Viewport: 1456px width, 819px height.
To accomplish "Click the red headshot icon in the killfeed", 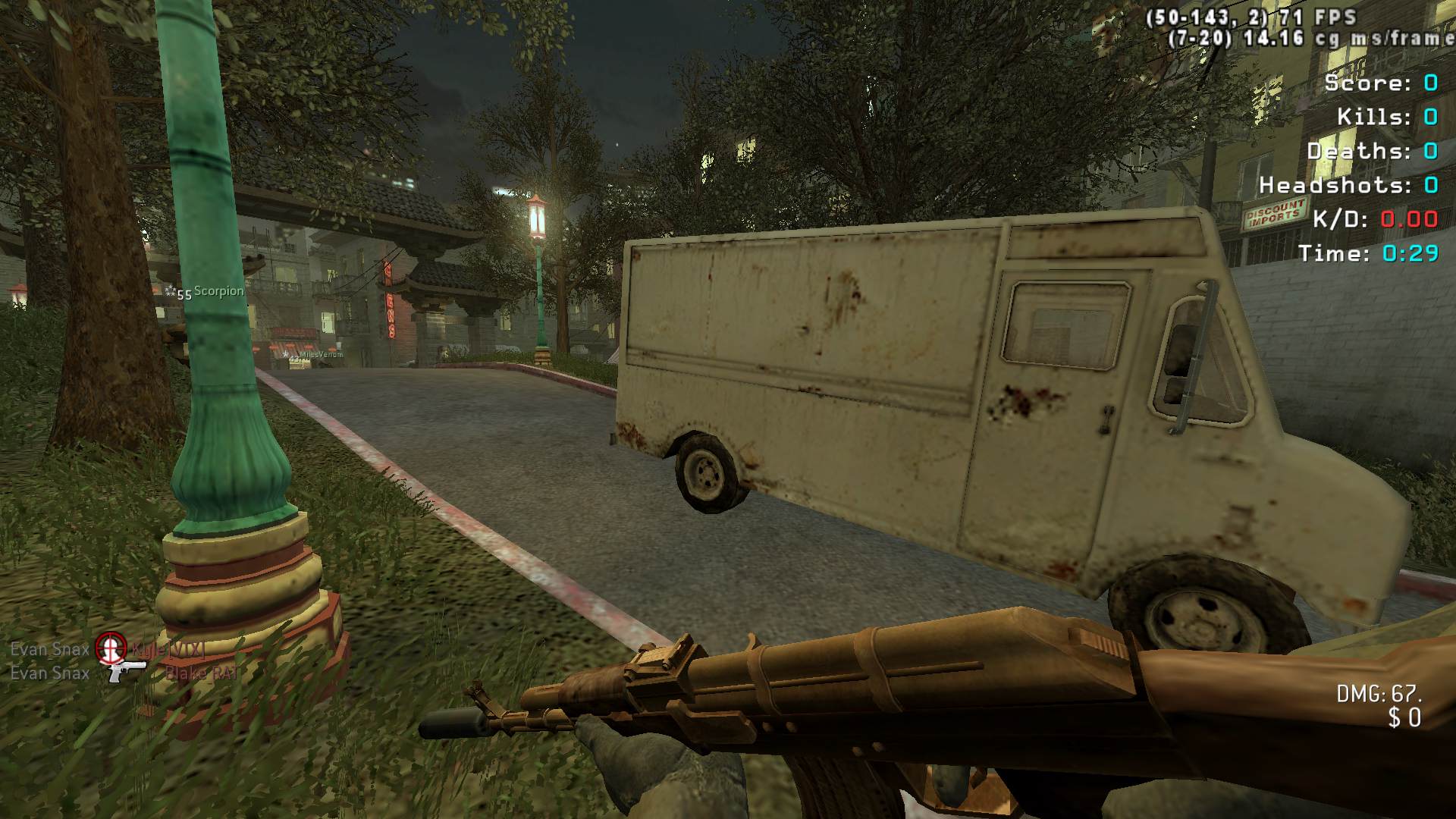I will pos(110,648).
